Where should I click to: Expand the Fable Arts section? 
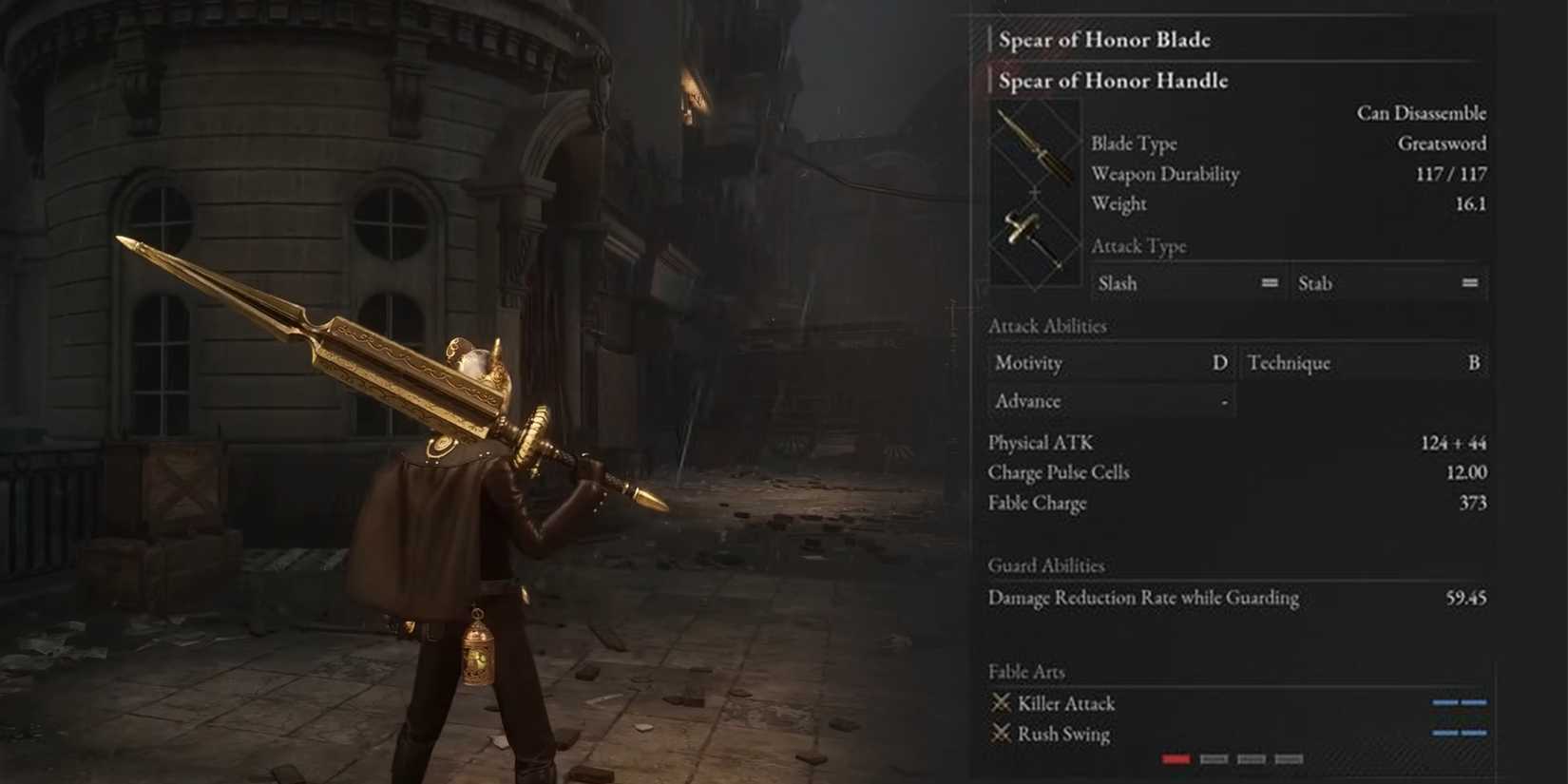[1025, 672]
